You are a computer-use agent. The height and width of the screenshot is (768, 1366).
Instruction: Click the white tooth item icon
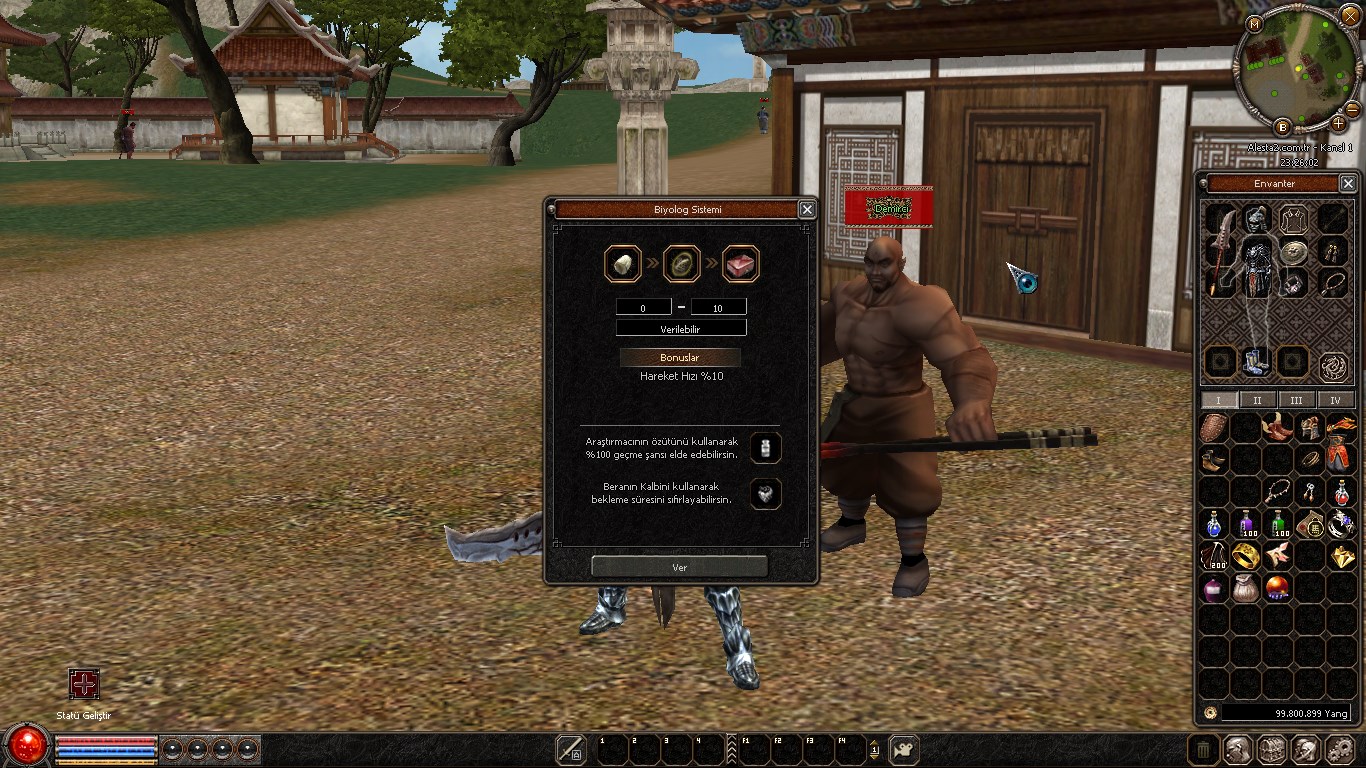pyautogui.click(x=622, y=264)
